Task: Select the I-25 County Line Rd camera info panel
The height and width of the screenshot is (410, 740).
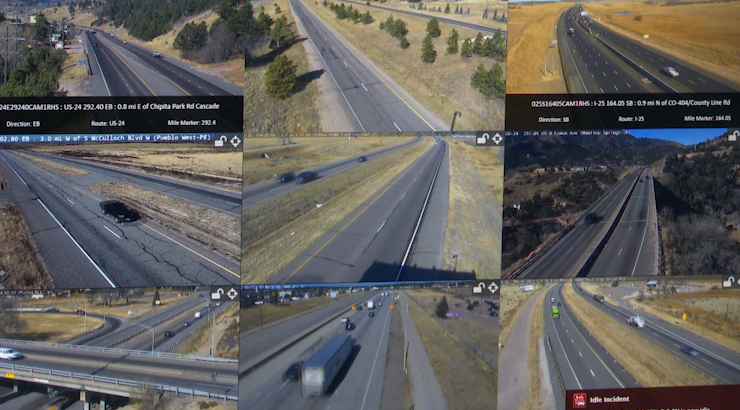Action: pyautogui.click(x=622, y=111)
